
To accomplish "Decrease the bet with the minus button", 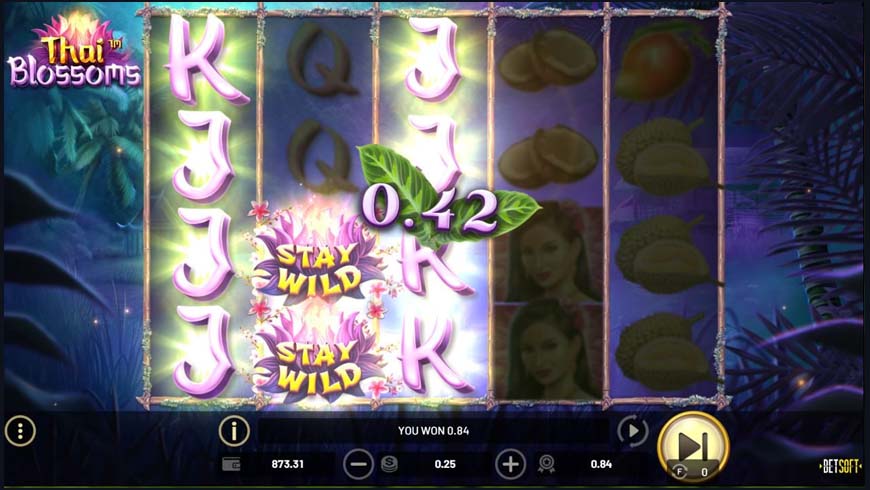I will point(358,464).
